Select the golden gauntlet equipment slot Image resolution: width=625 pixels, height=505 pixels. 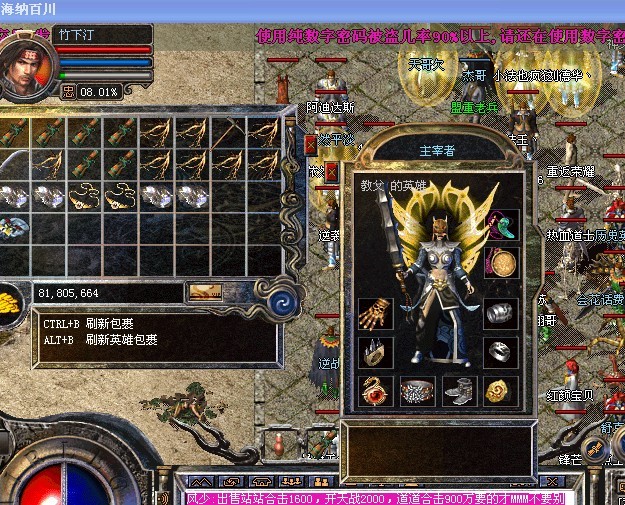coord(375,312)
